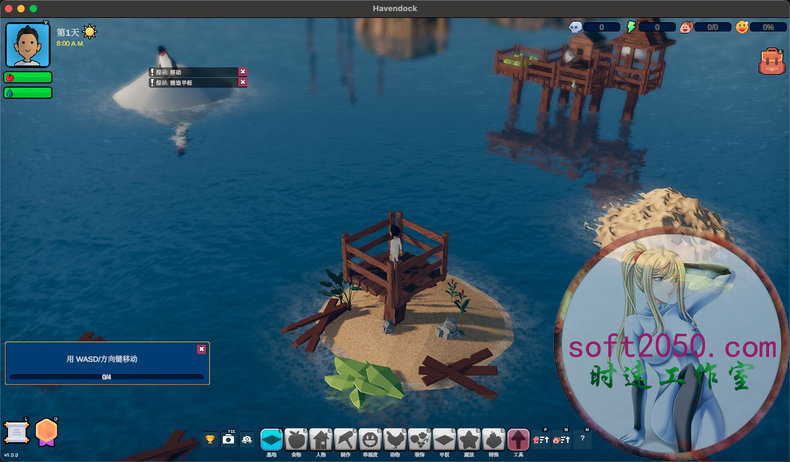Choose the hammer 制作 crafting category
This screenshot has height=462, width=790.
(345, 439)
